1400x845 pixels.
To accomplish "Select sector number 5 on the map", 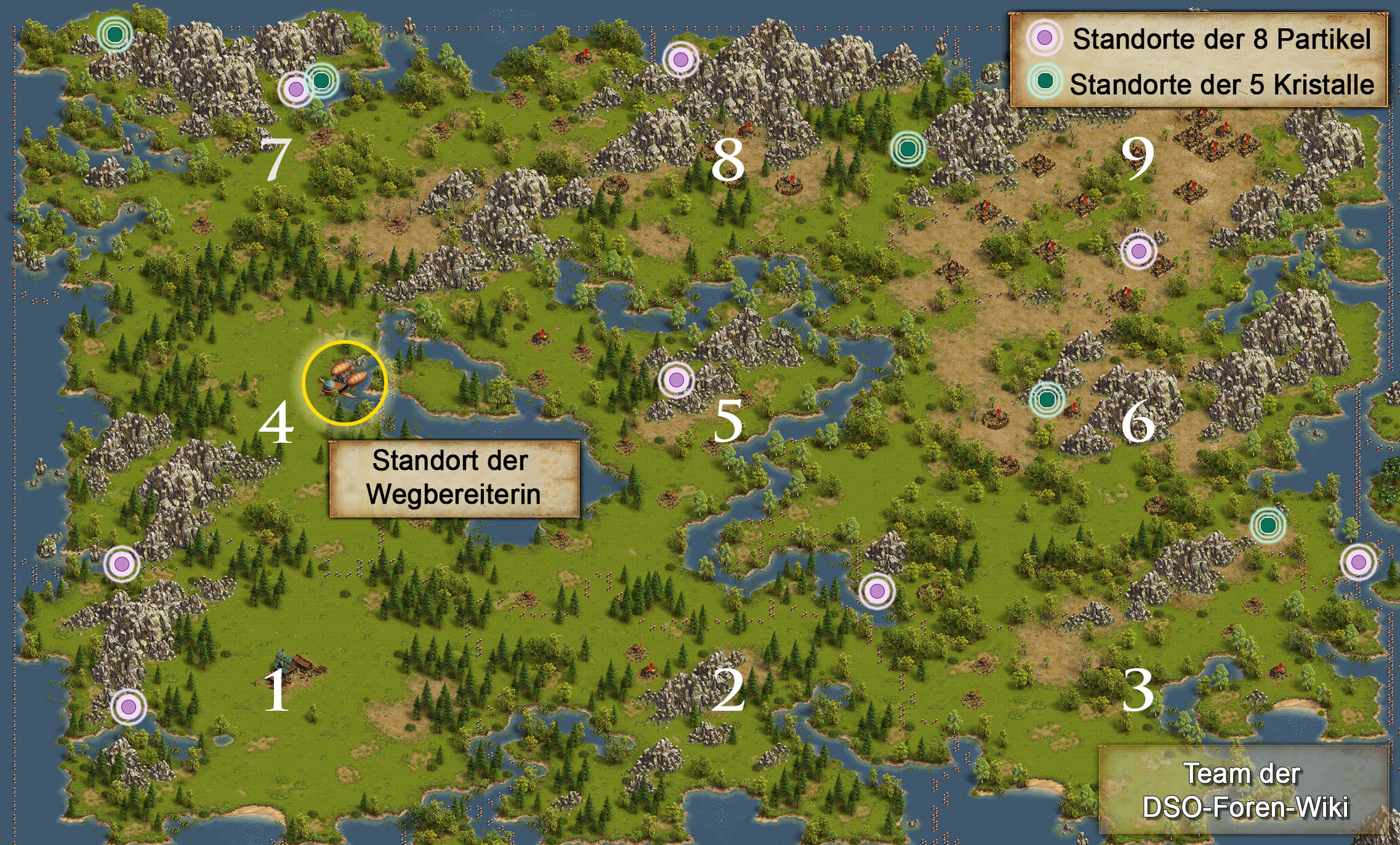I will point(728,422).
